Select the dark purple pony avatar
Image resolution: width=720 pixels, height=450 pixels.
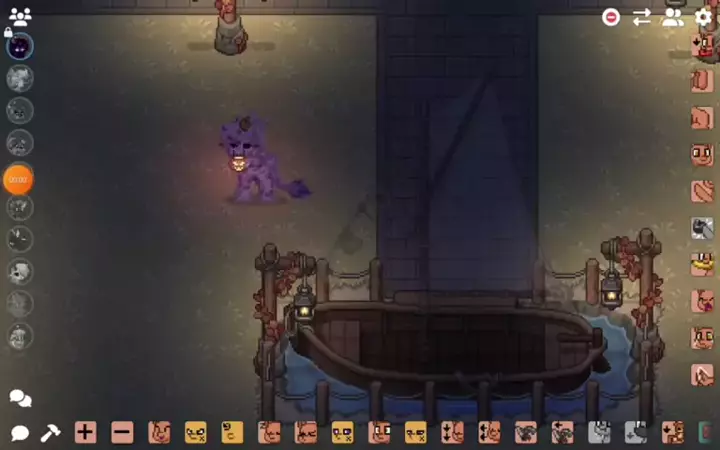tap(20, 47)
